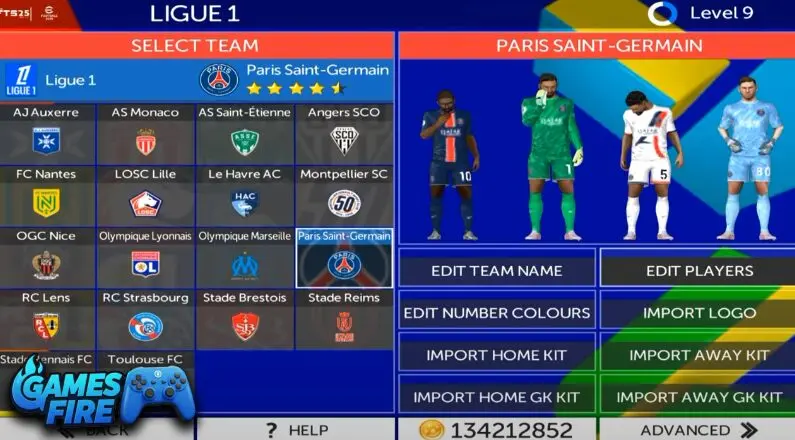
Task: Pick Olympique Marseille team tile
Action: [245, 257]
